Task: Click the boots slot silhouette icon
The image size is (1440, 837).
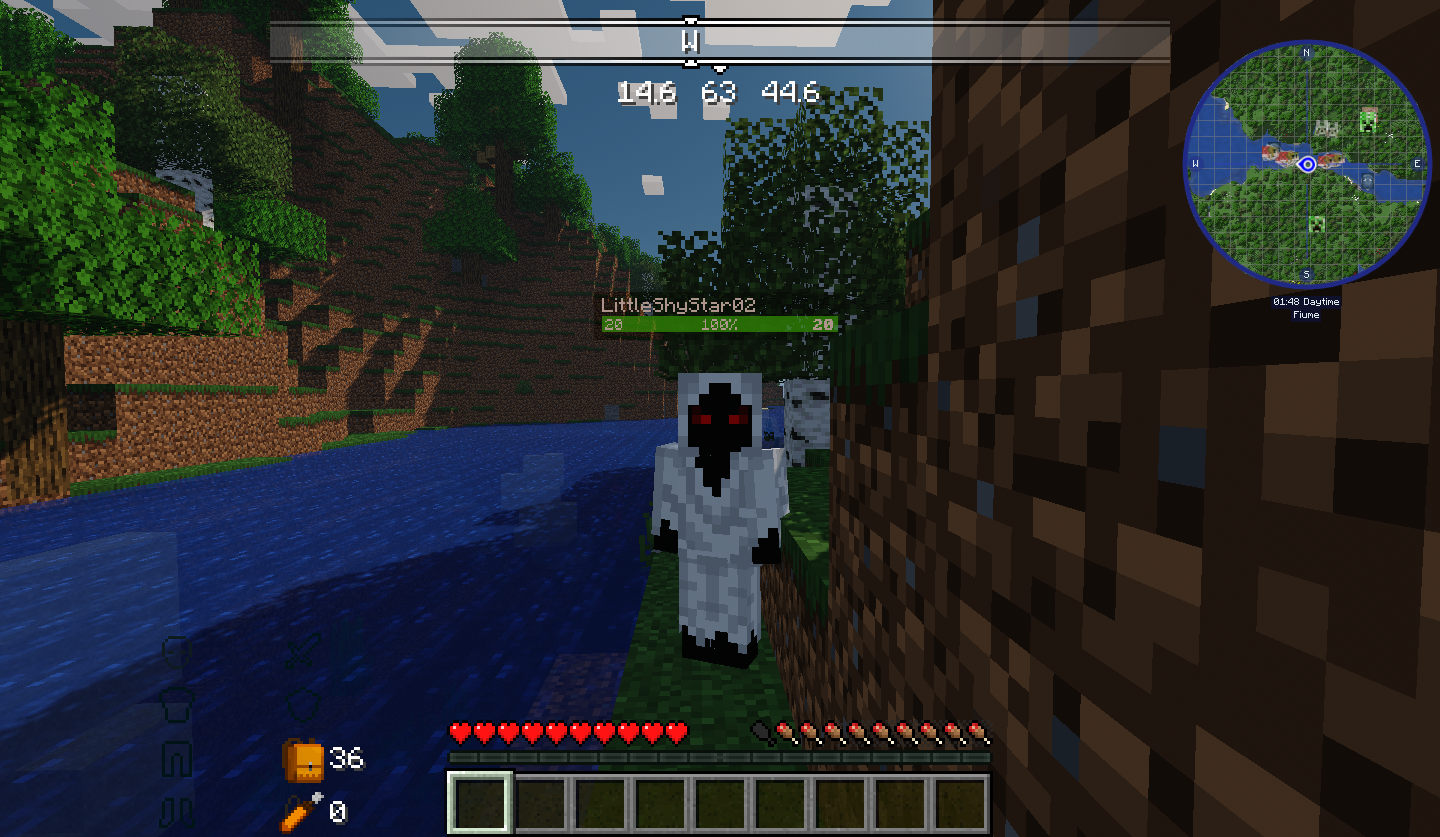Action: point(176,813)
